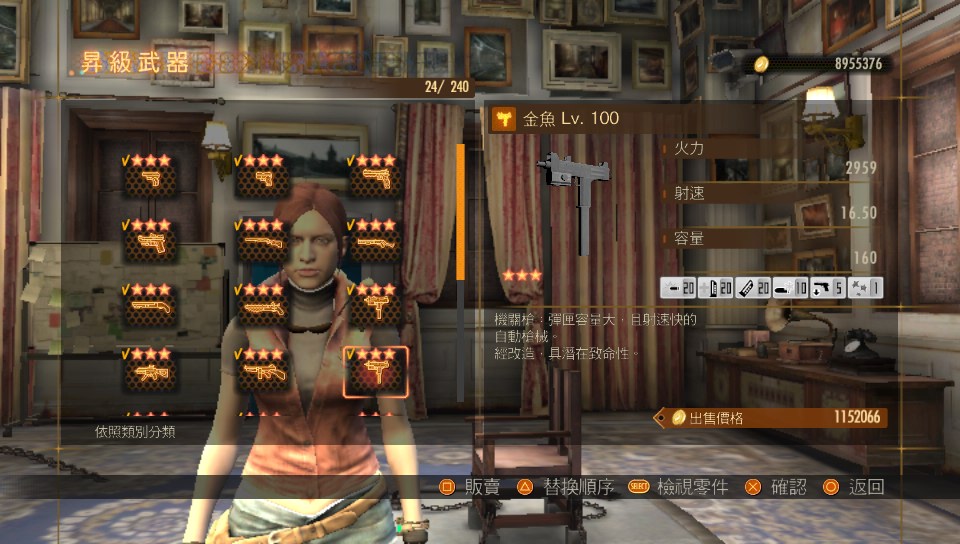Select the assault rifle weapon slot
The height and width of the screenshot is (544, 960).
point(150,372)
